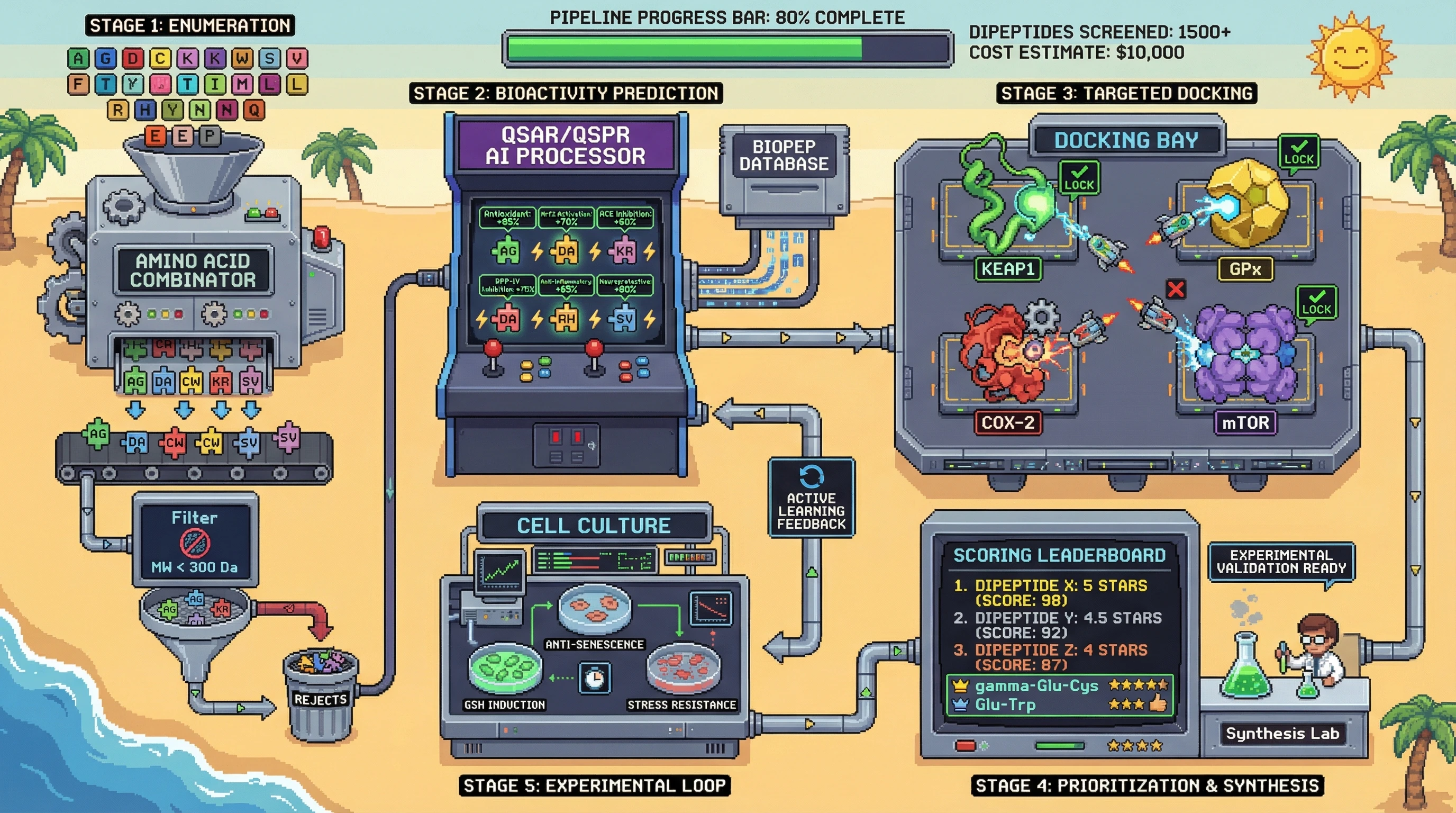This screenshot has height=813, width=1456.
Task: Open the BIOPEP Database cartridge
Action: click(x=784, y=156)
